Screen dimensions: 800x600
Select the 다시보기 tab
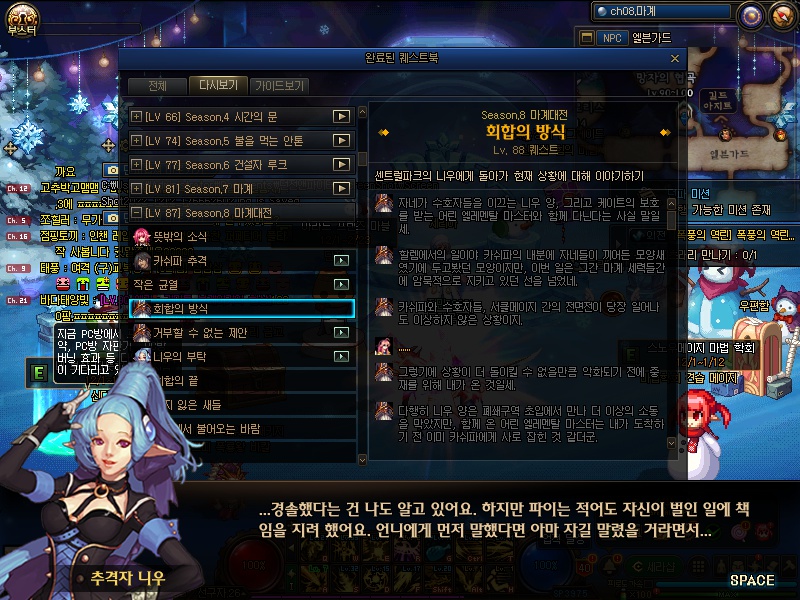(x=217, y=86)
